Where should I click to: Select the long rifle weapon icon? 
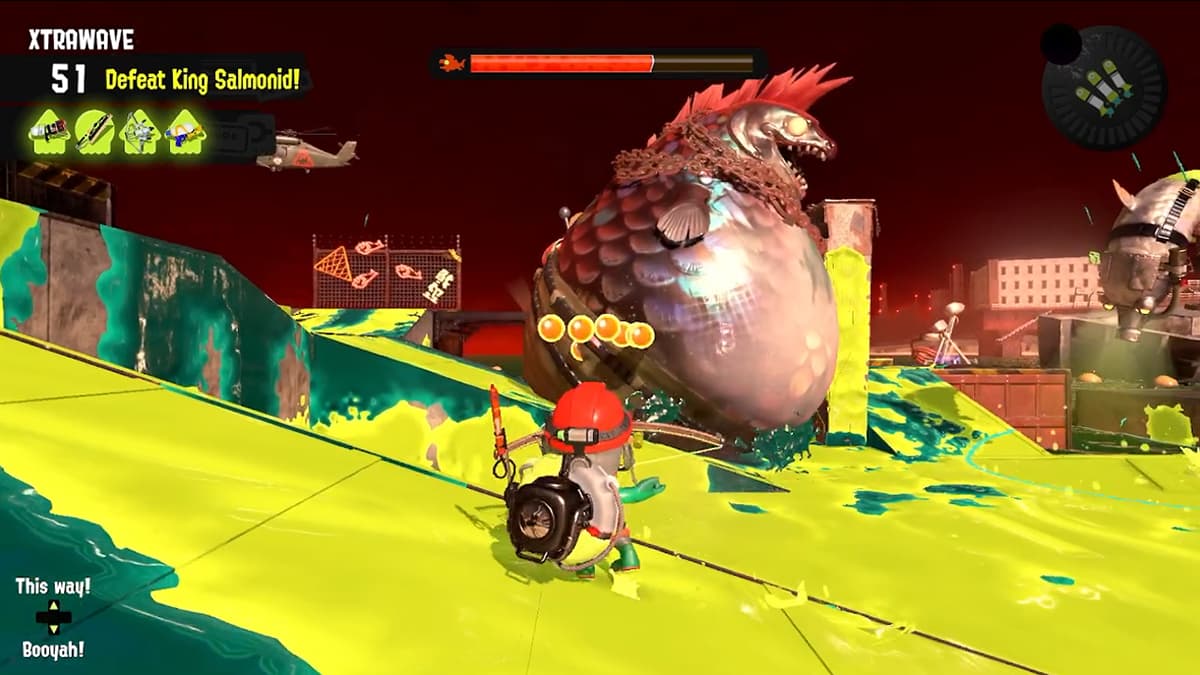coord(94,132)
